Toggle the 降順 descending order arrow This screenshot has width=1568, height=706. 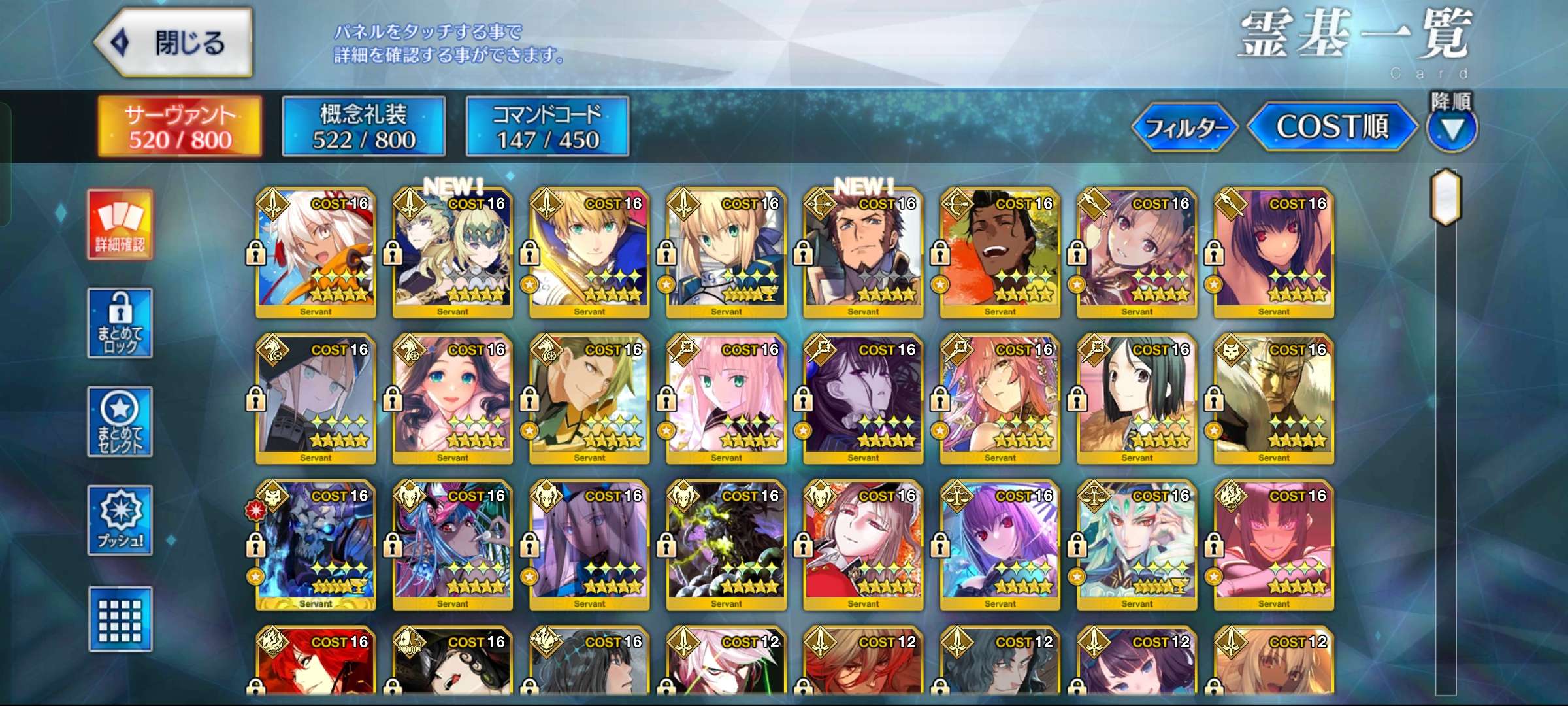coord(1452,129)
